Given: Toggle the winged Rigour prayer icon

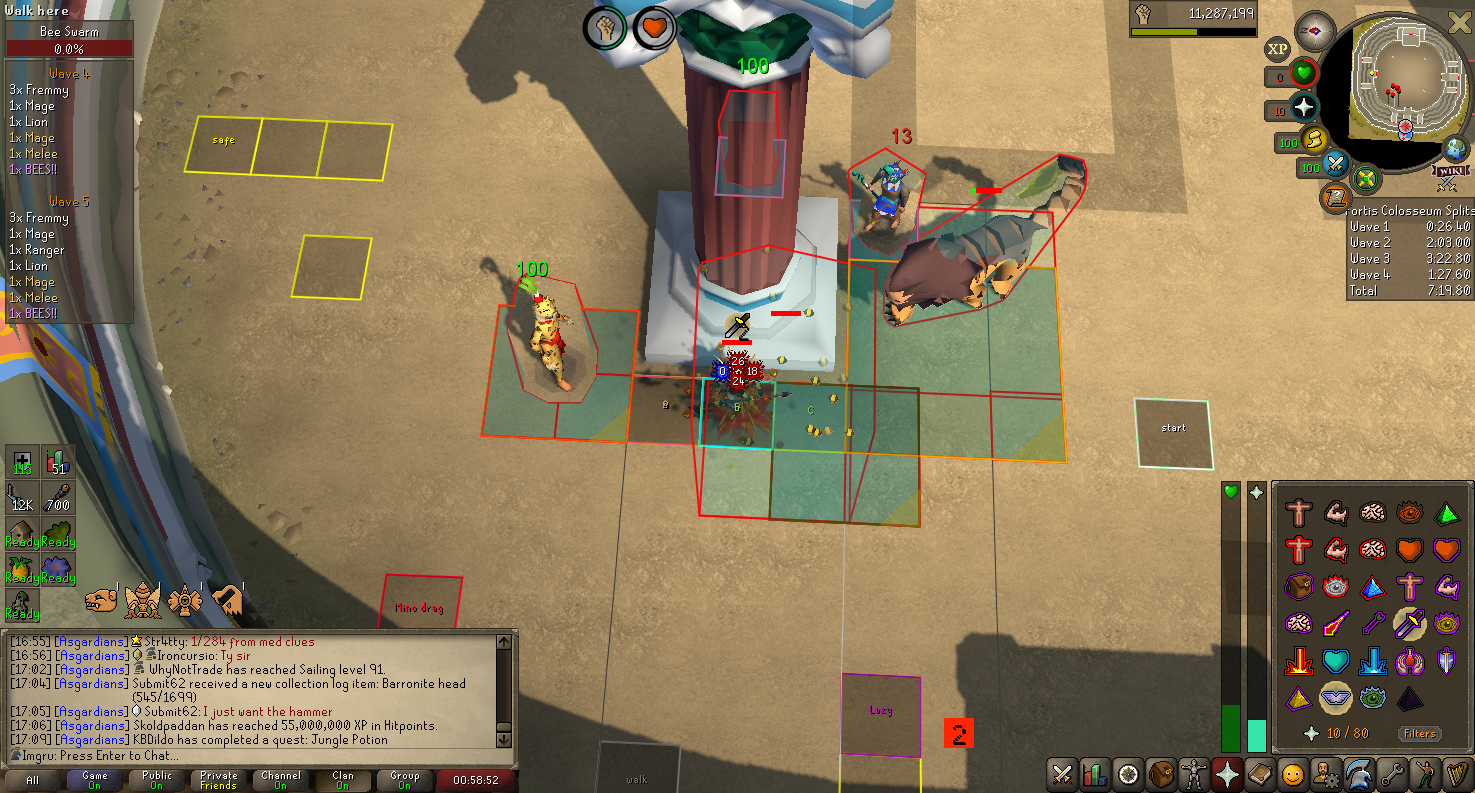Looking at the screenshot, I should click(1336, 697).
